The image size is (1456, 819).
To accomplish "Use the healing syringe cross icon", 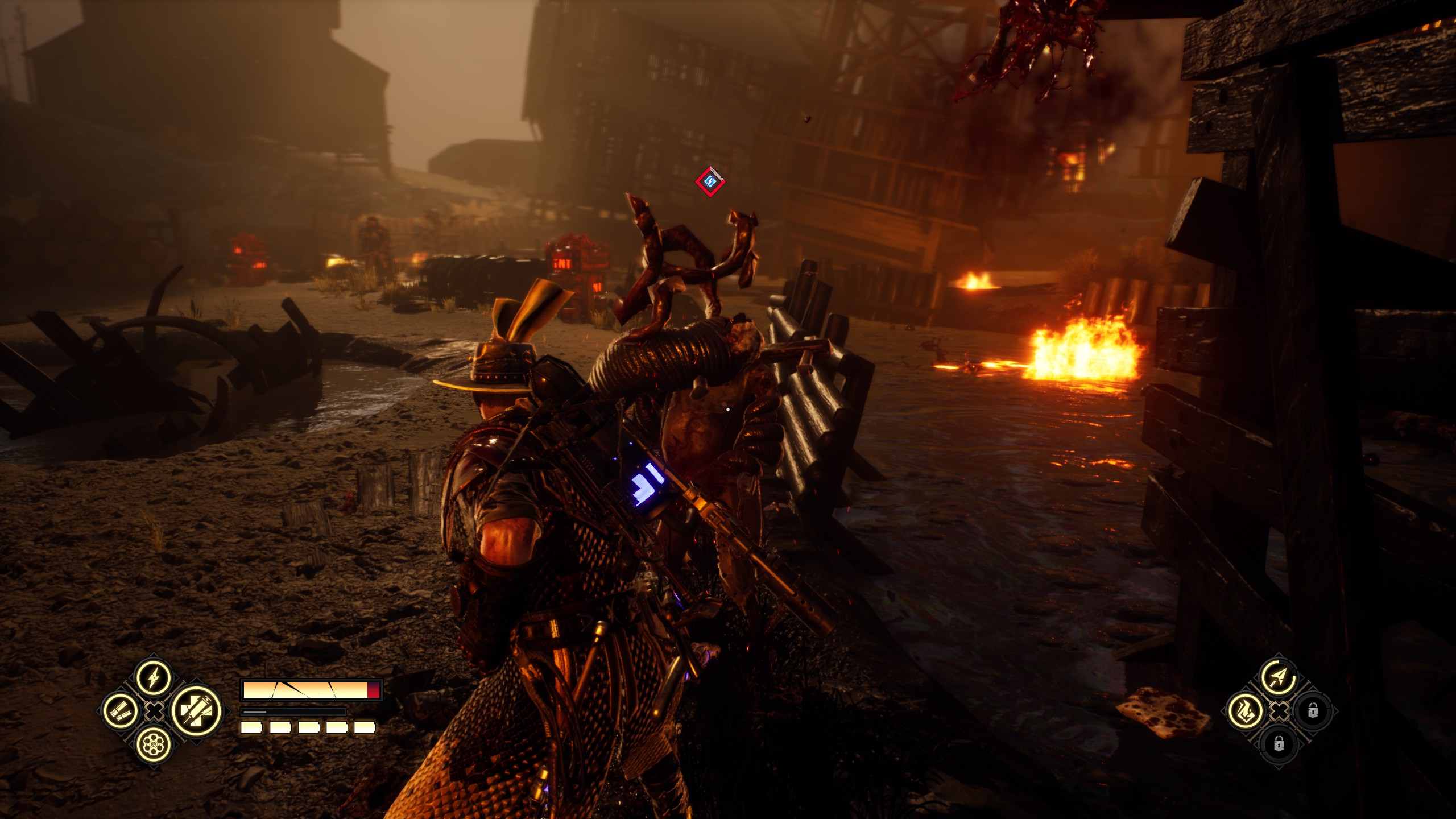I will click(197, 711).
